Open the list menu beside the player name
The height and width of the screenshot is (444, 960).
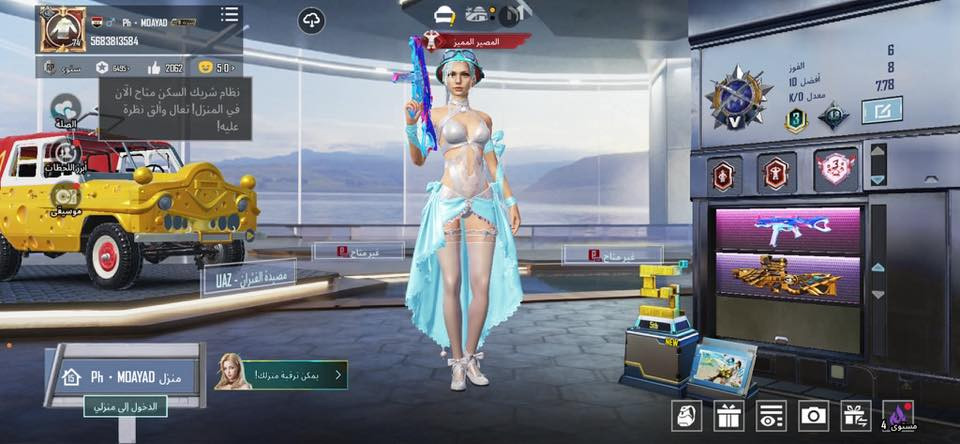coord(229,15)
